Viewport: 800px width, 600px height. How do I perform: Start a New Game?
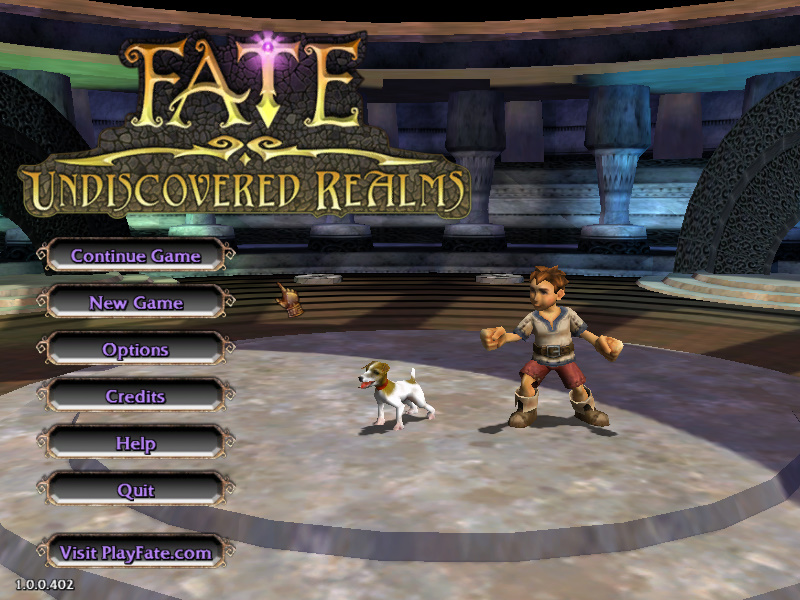tap(135, 303)
